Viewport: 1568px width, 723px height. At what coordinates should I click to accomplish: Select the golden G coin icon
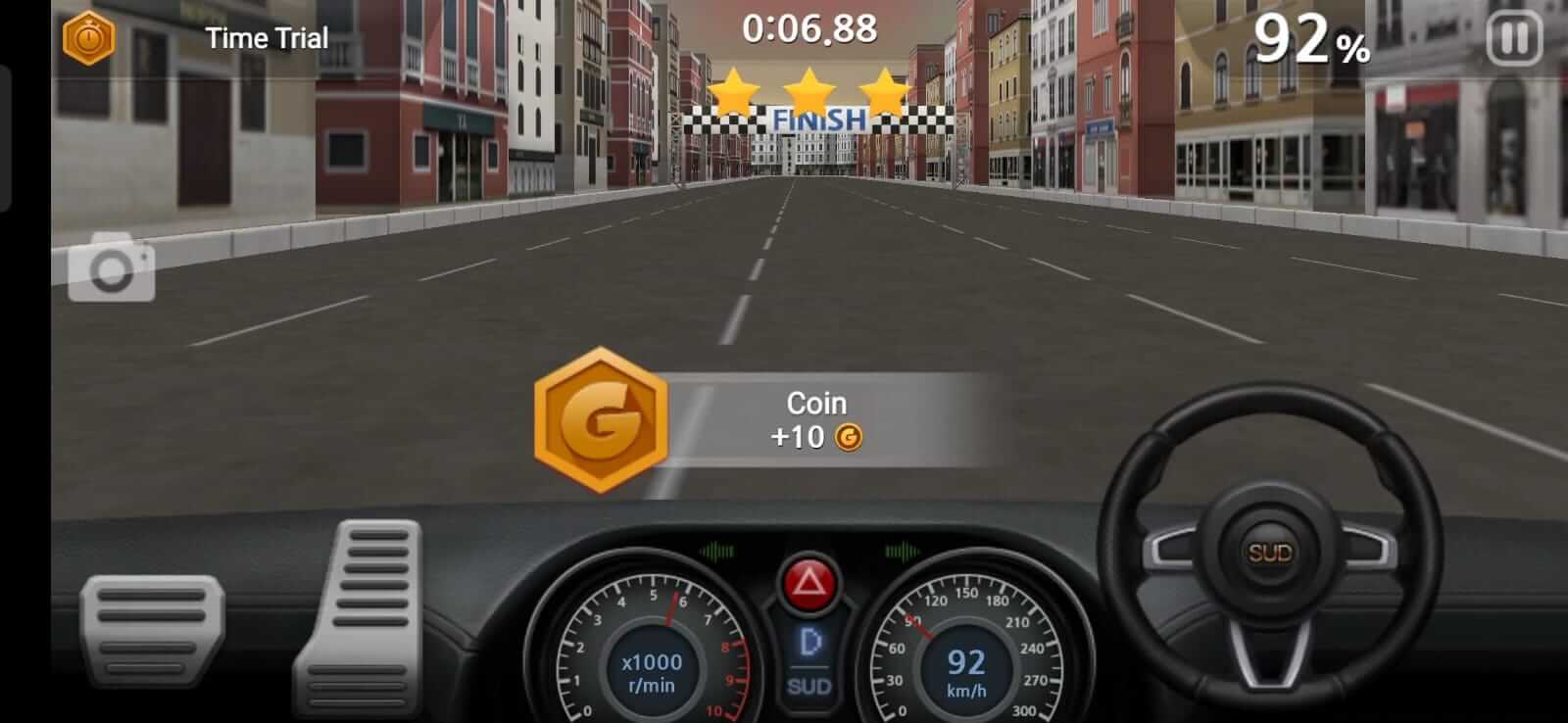[x=601, y=421]
